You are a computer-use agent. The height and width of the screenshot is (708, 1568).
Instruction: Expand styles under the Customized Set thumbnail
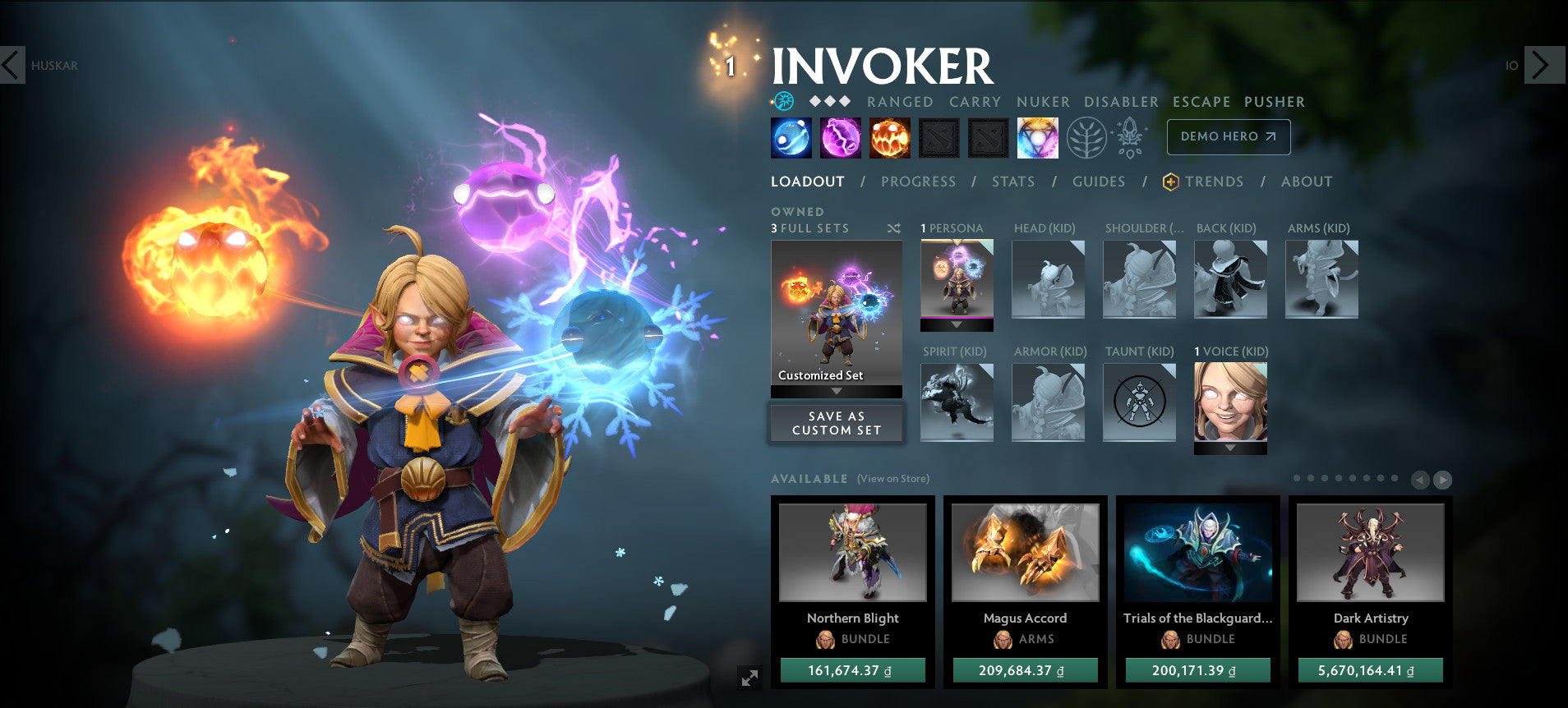click(836, 392)
